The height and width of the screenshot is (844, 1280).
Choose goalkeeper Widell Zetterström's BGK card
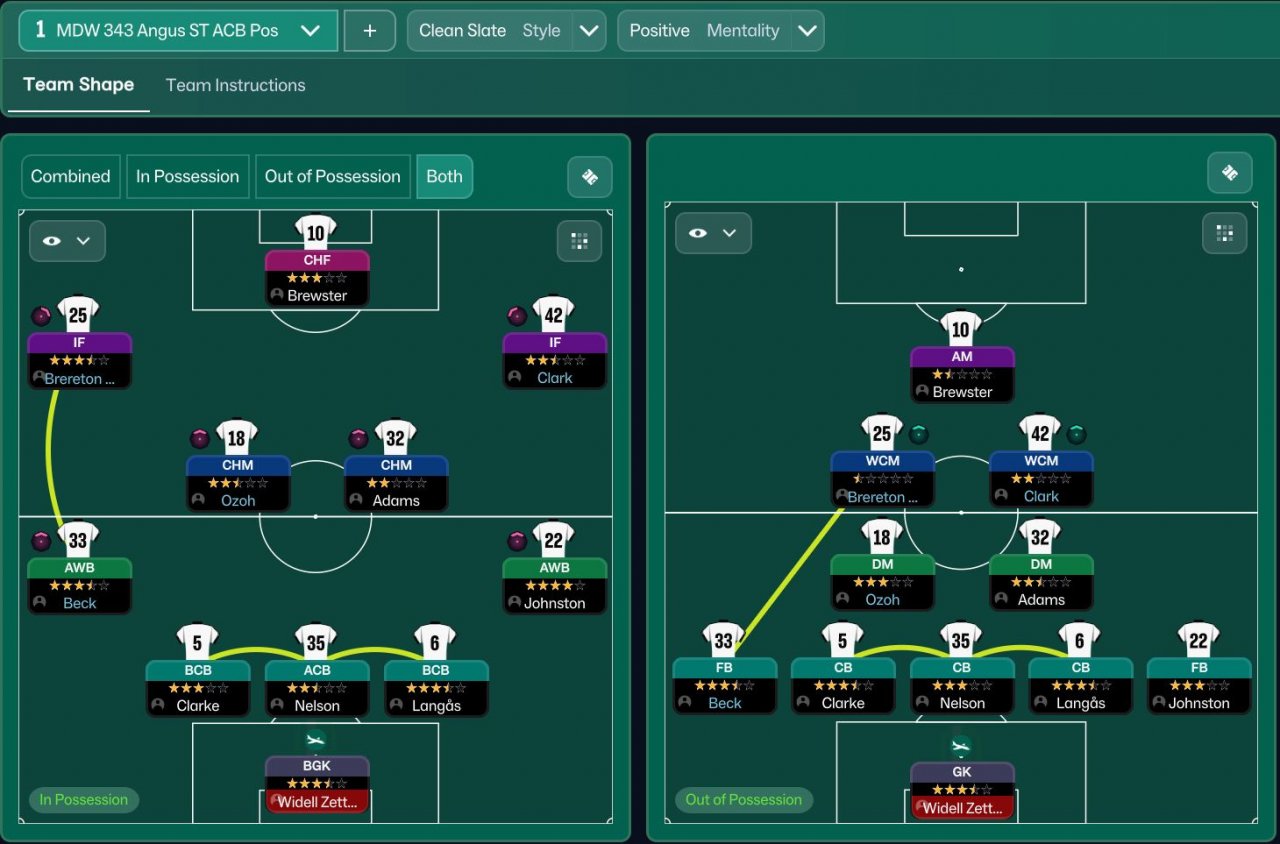pyautogui.click(x=317, y=784)
